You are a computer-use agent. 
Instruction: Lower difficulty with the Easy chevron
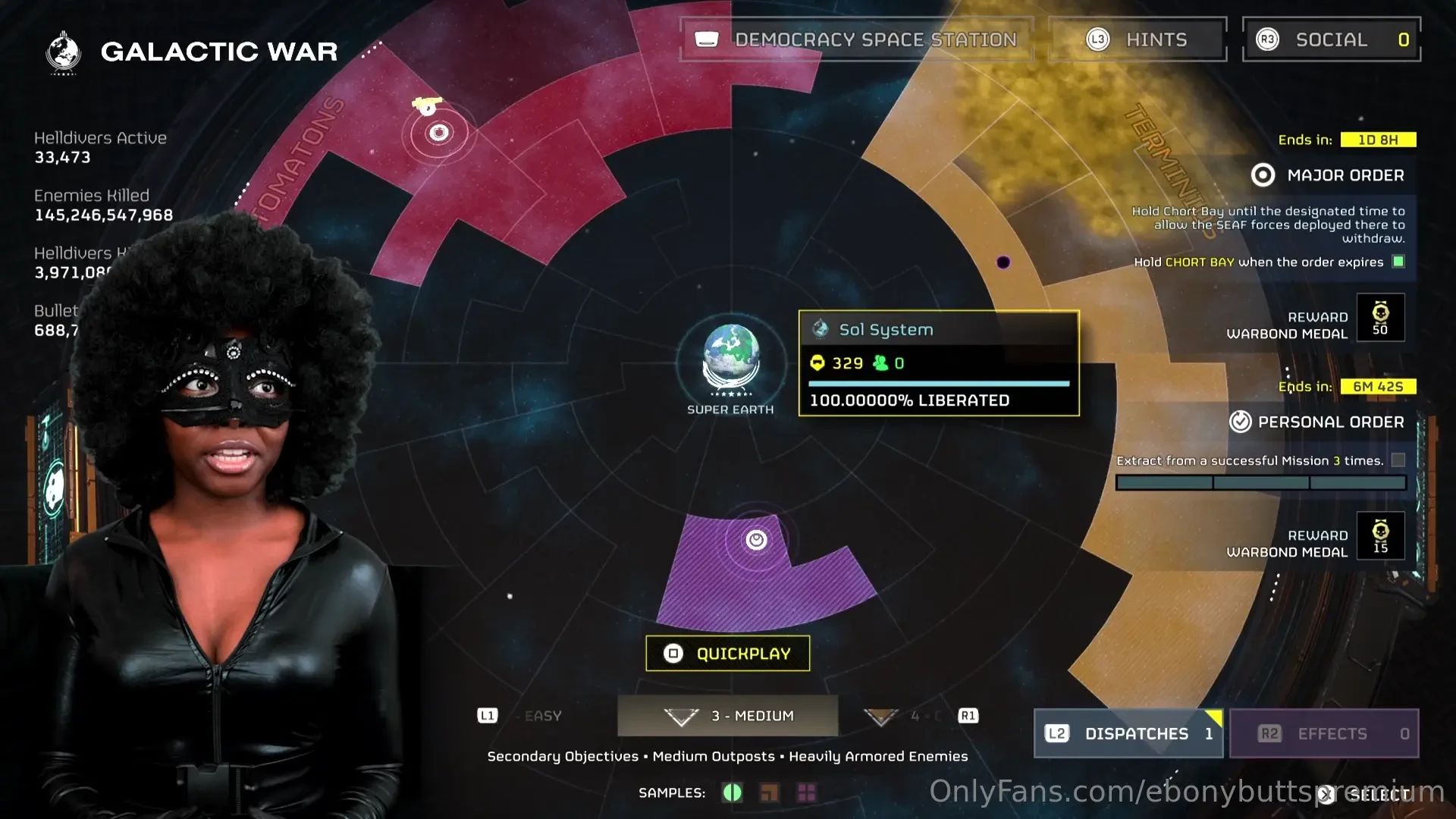(x=488, y=715)
